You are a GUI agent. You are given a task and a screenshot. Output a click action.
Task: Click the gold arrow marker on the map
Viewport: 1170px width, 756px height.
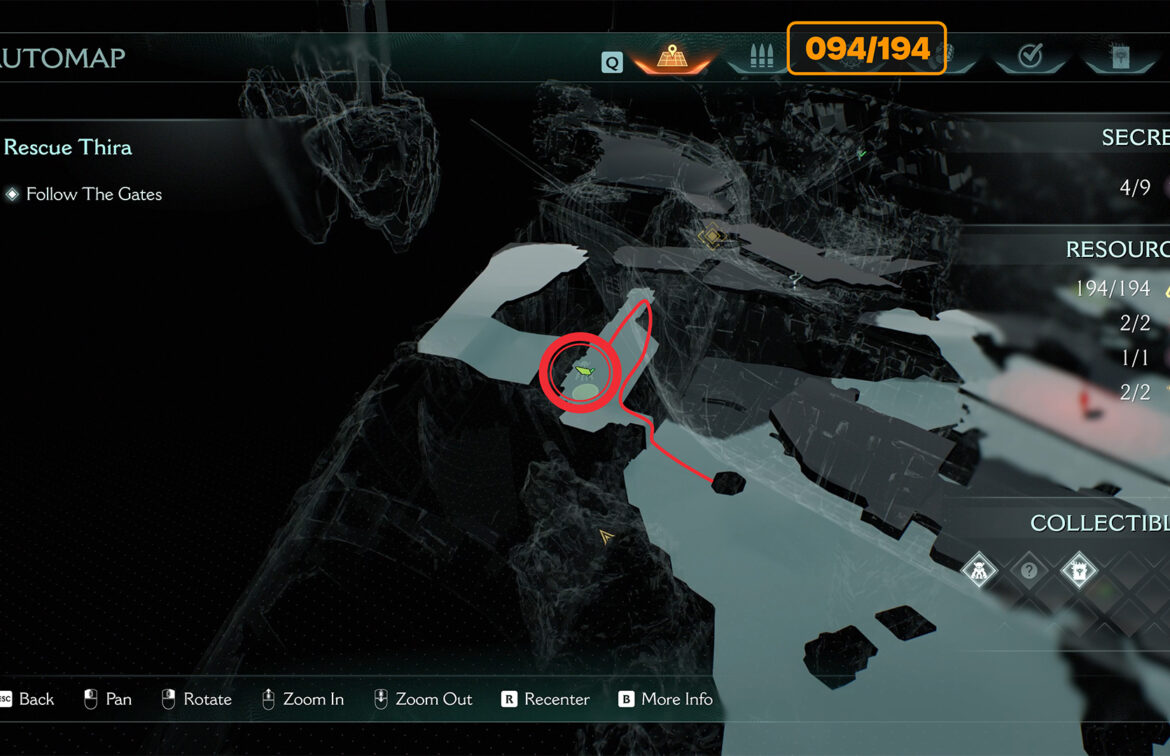coord(606,537)
